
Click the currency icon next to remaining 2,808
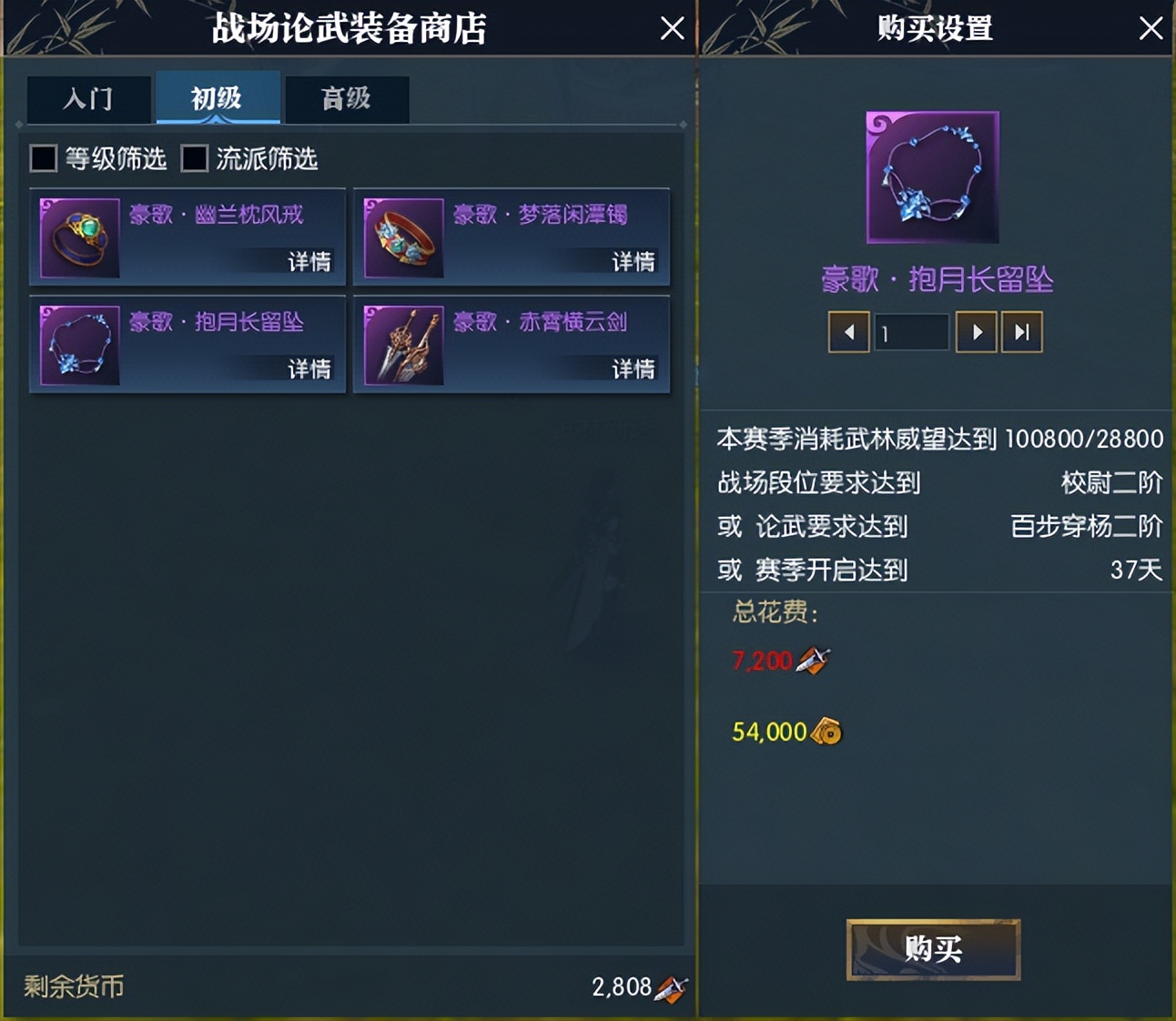pos(668,986)
